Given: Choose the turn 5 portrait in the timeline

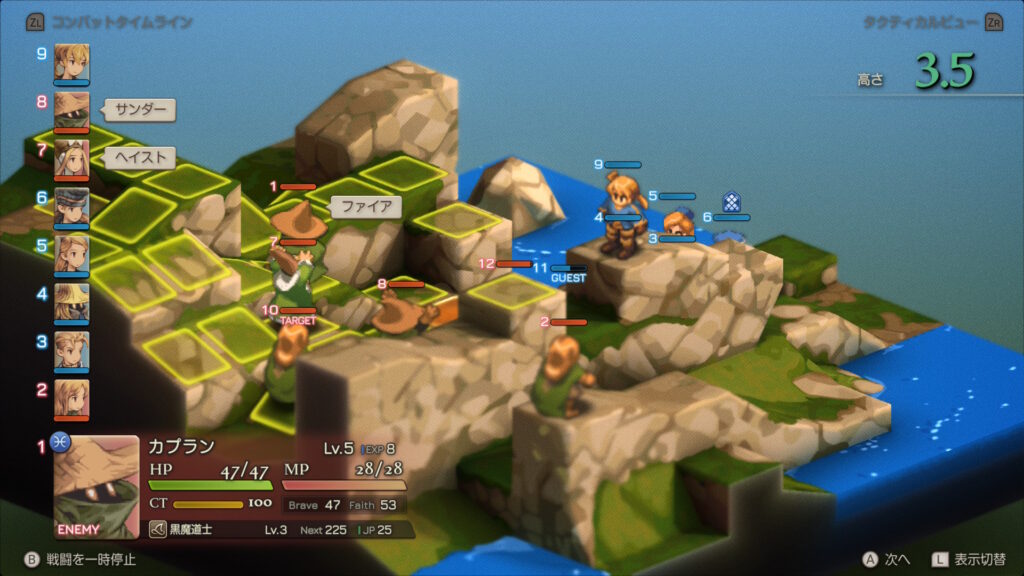Looking at the screenshot, I should tap(71, 253).
